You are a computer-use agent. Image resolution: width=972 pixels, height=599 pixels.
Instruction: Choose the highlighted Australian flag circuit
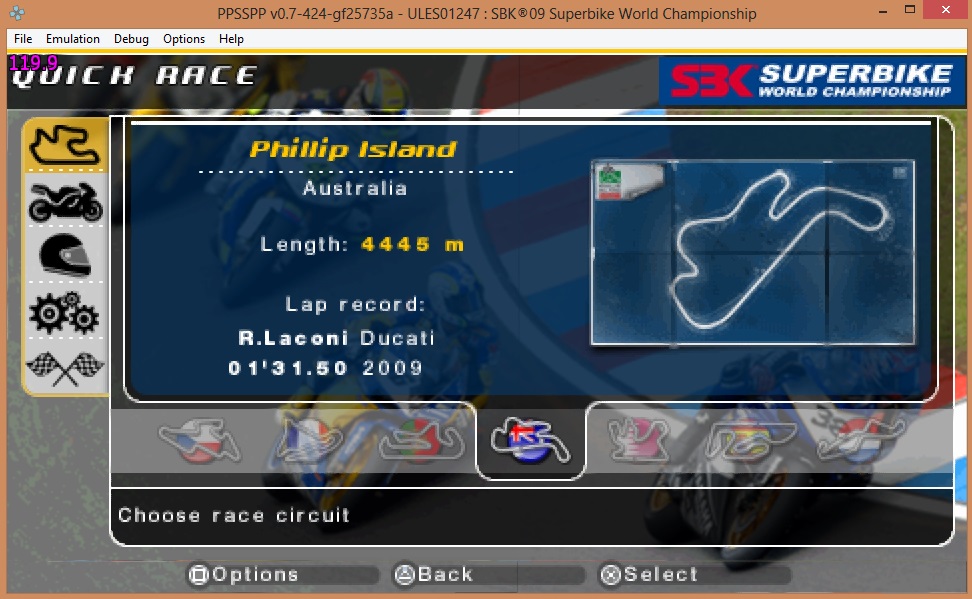[x=531, y=440]
